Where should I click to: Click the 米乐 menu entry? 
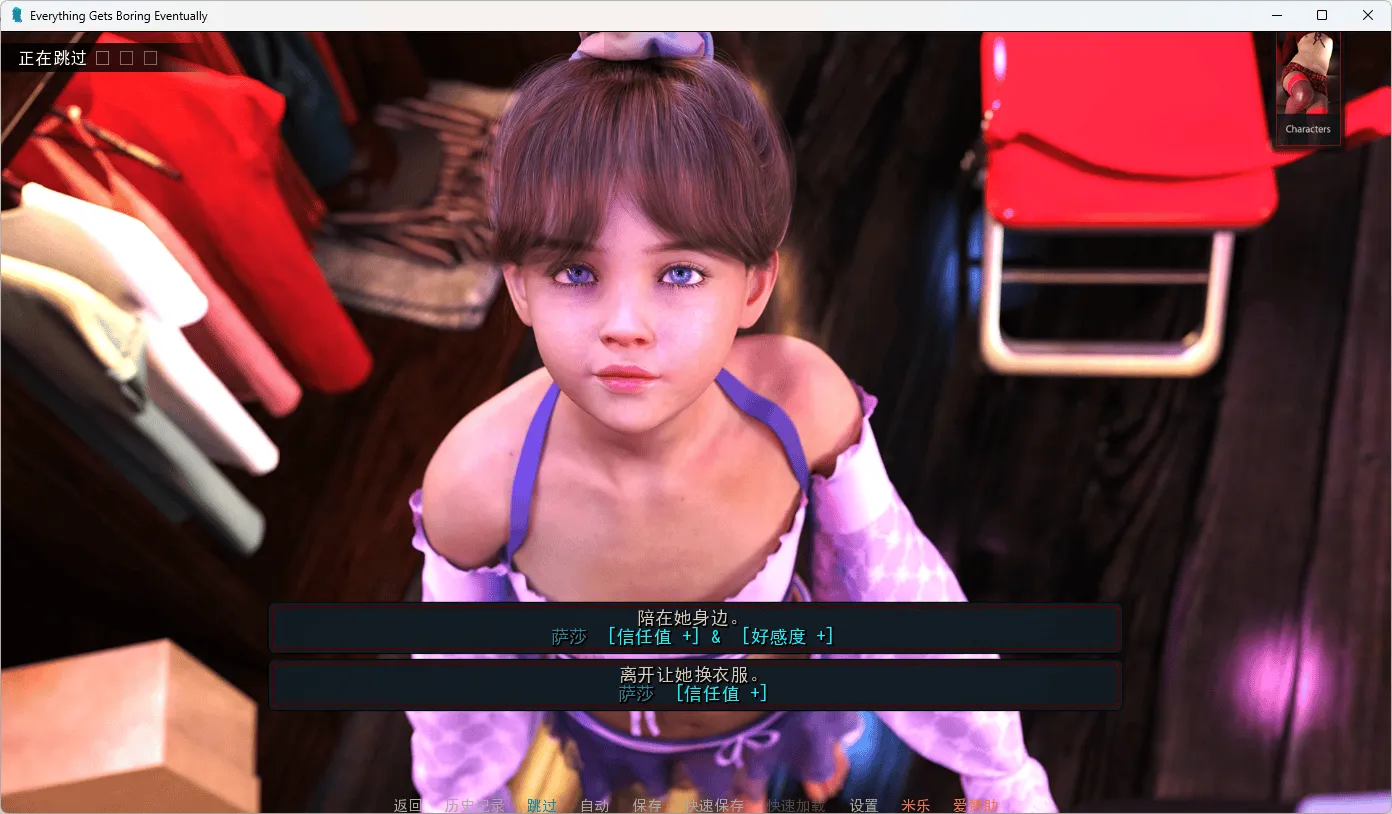915,804
